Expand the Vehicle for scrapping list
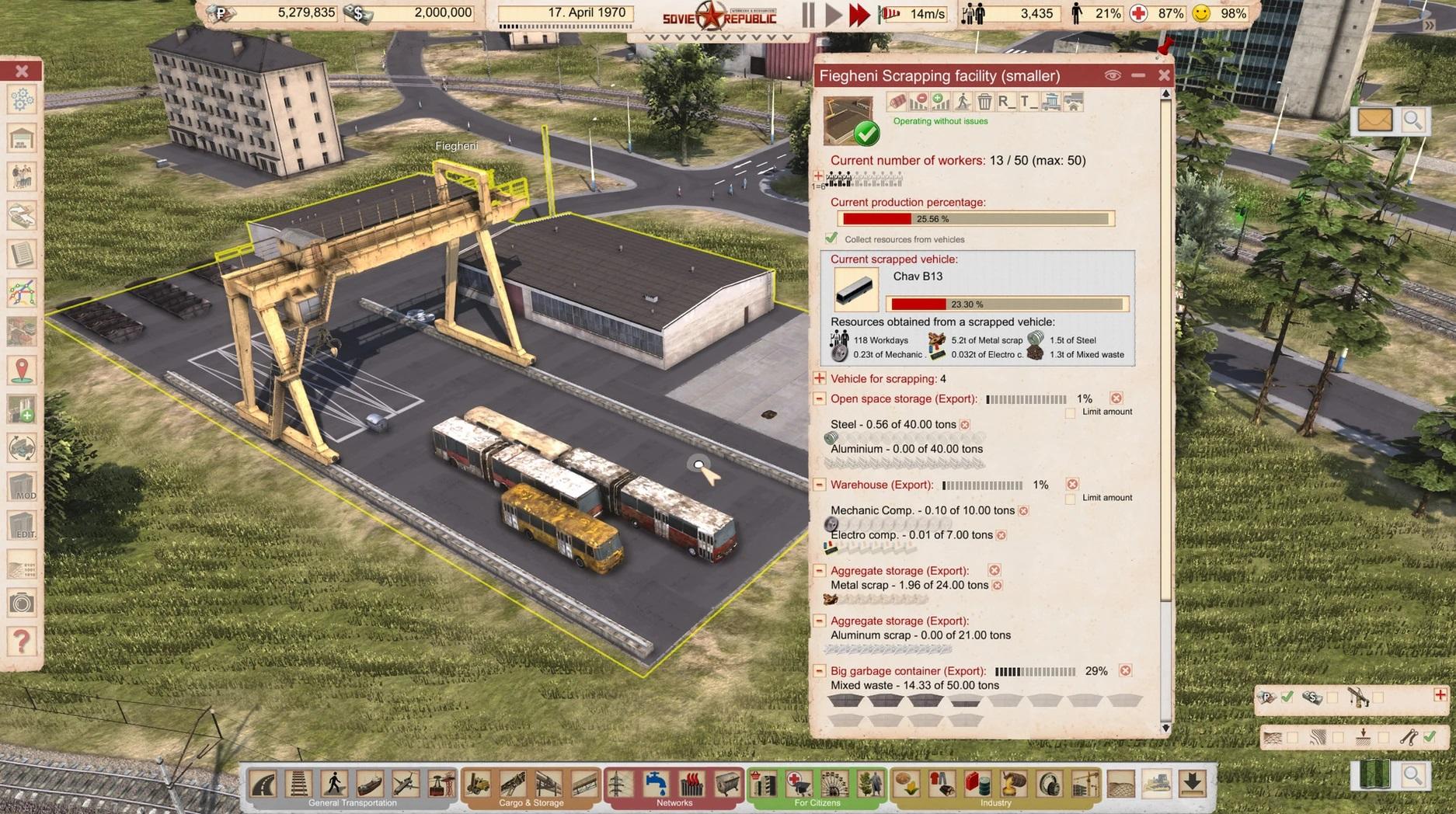The width and height of the screenshot is (1456, 814). click(x=819, y=378)
